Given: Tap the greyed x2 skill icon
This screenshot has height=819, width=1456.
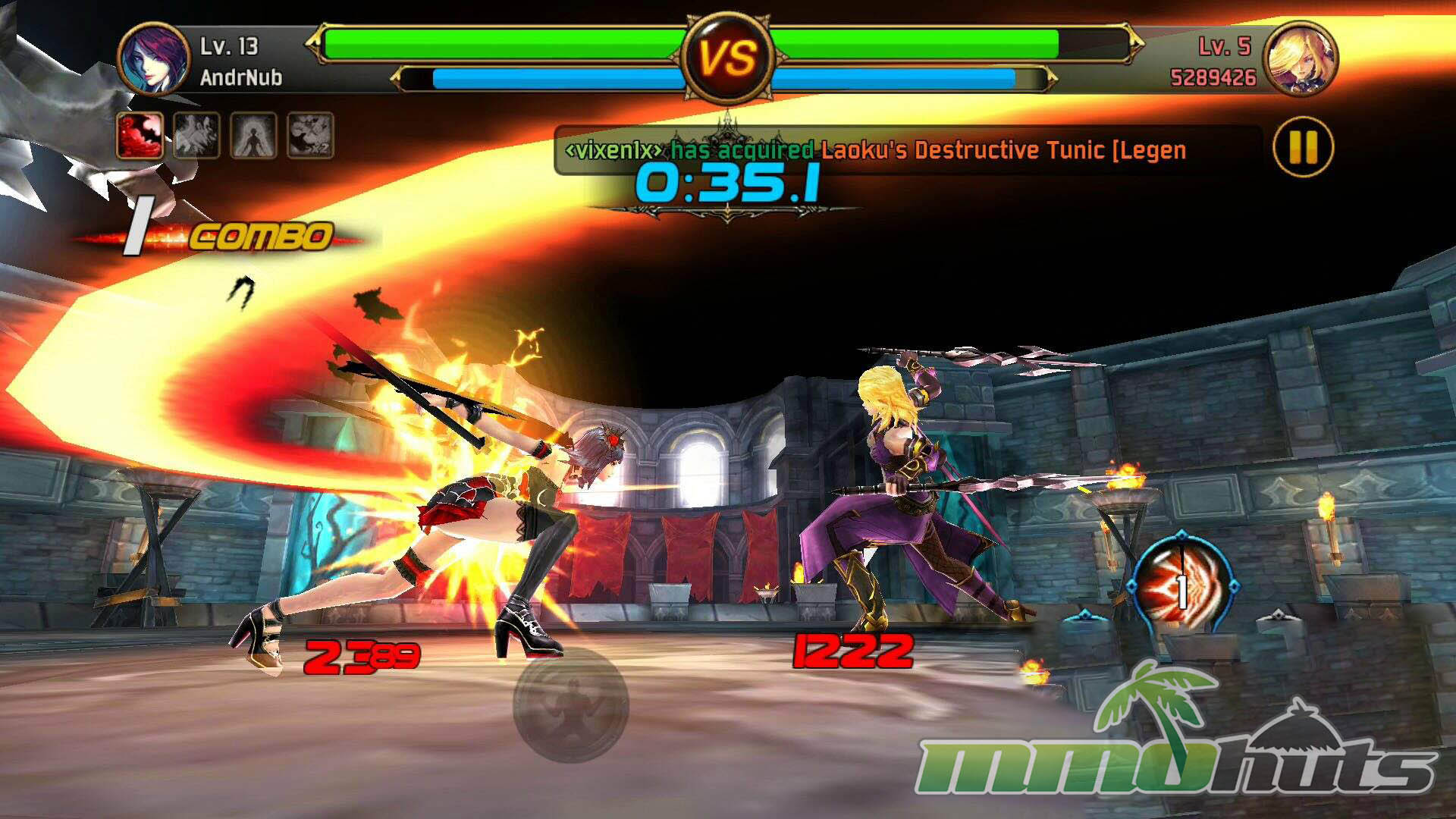Looking at the screenshot, I should click(x=310, y=136).
